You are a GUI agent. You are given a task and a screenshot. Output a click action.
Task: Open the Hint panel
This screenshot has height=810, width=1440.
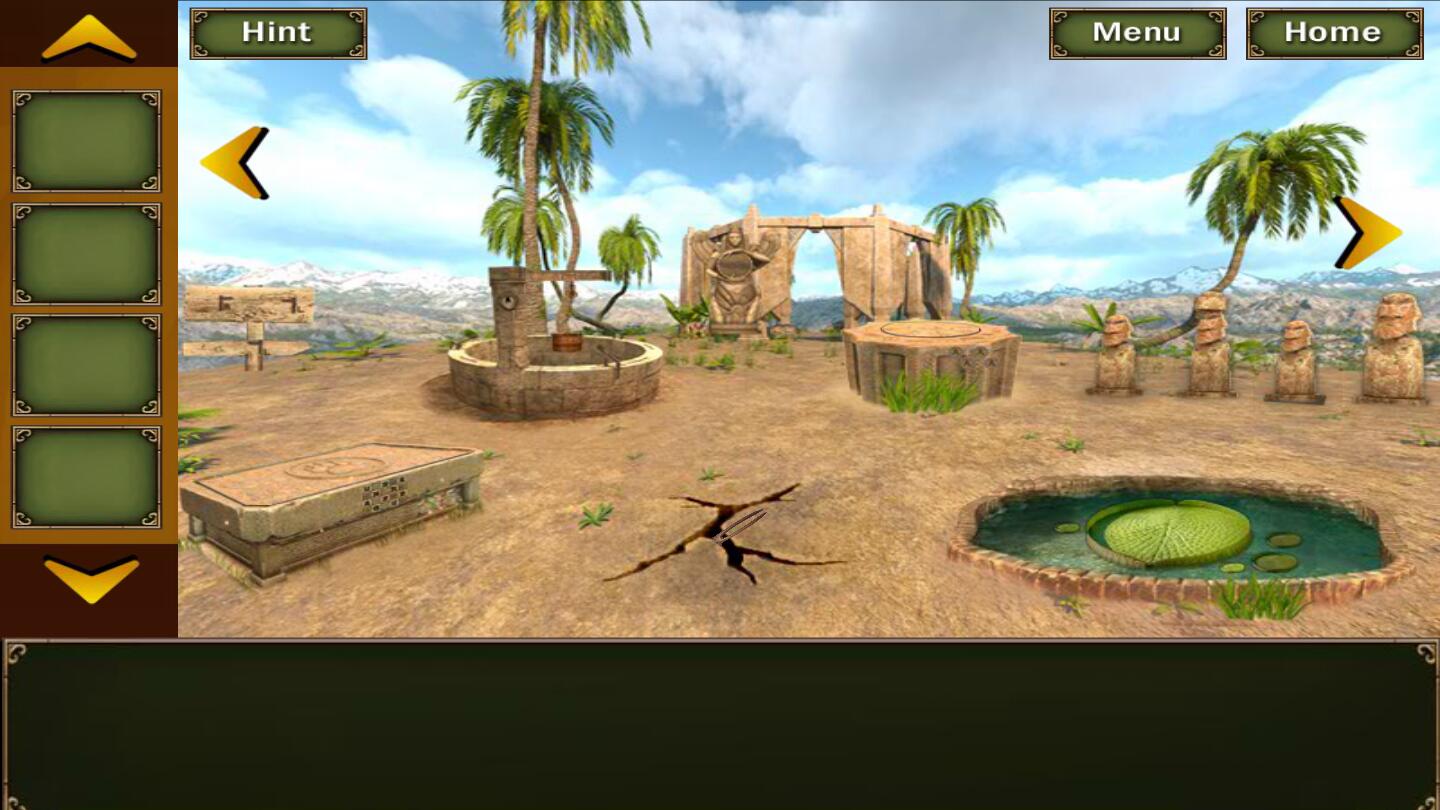click(276, 32)
